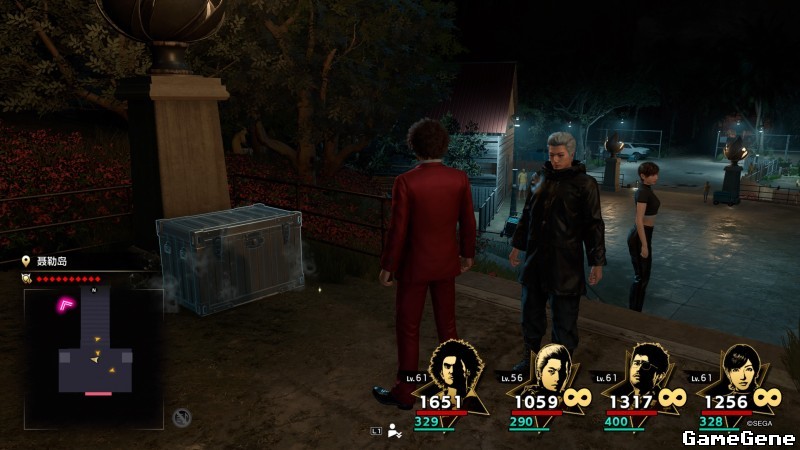
Task: Click the crossed-out circular icon near the minimap
Action: pyautogui.click(x=181, y=417)
